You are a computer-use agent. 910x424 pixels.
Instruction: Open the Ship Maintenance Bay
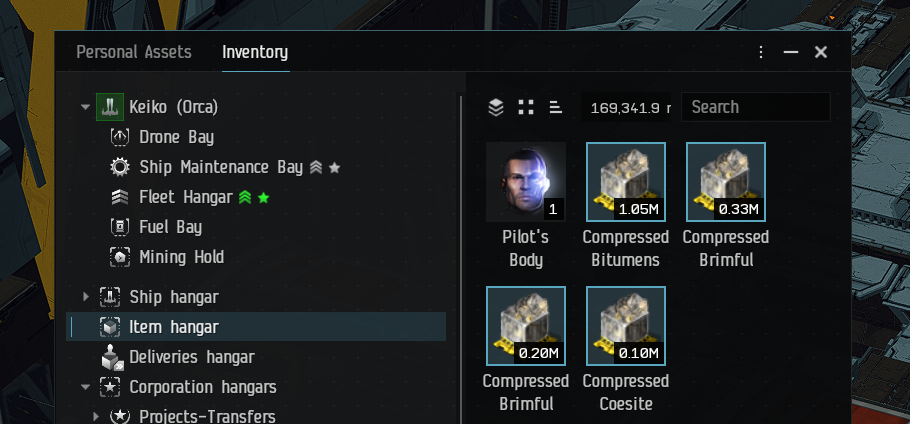coord(220,167)
